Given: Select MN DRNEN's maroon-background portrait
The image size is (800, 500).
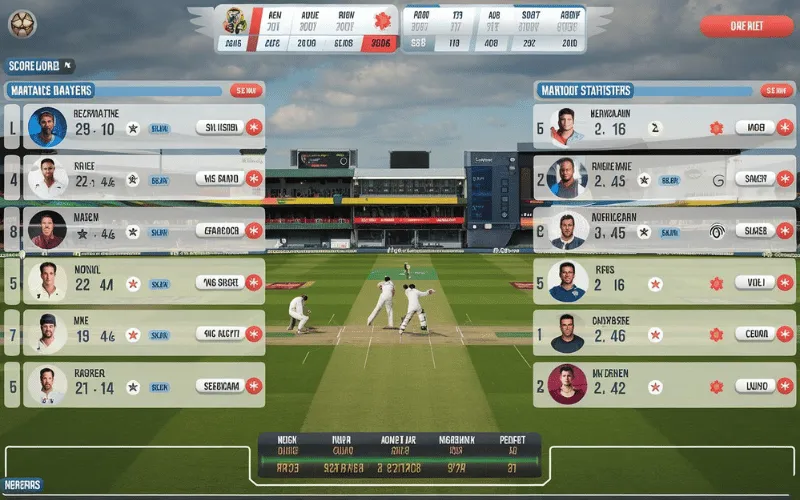Looking at the screenshot, I should coord(567,384).
